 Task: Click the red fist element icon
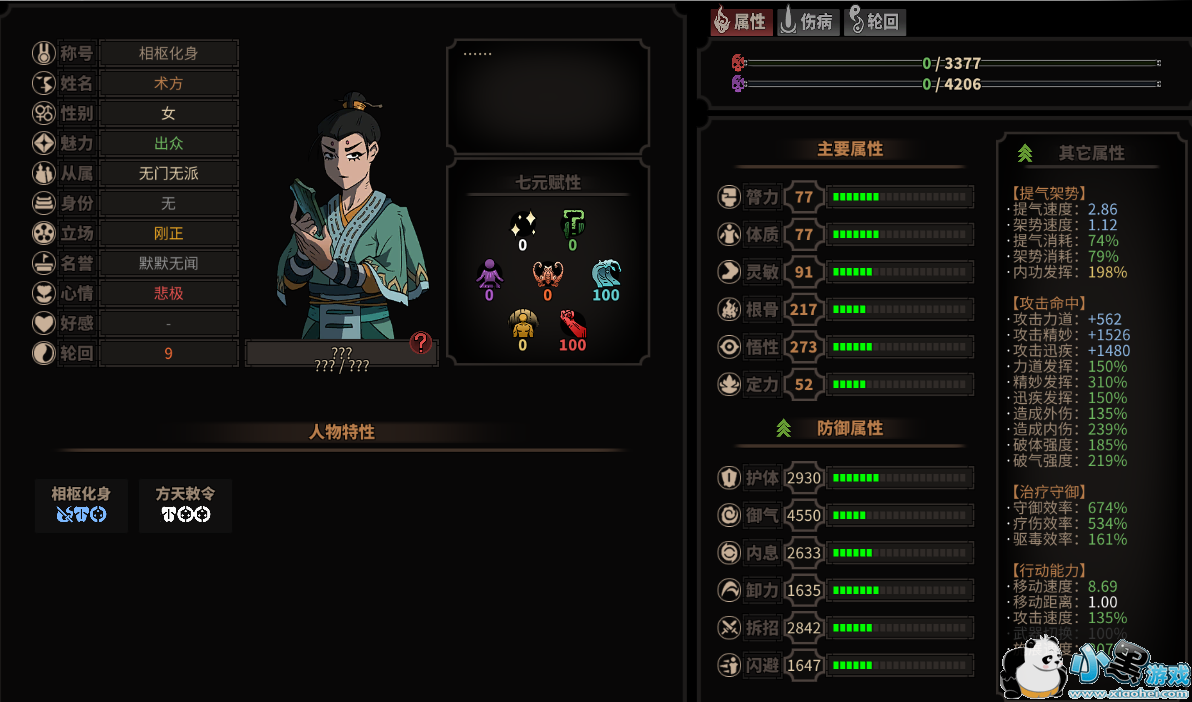pos(572,326)
